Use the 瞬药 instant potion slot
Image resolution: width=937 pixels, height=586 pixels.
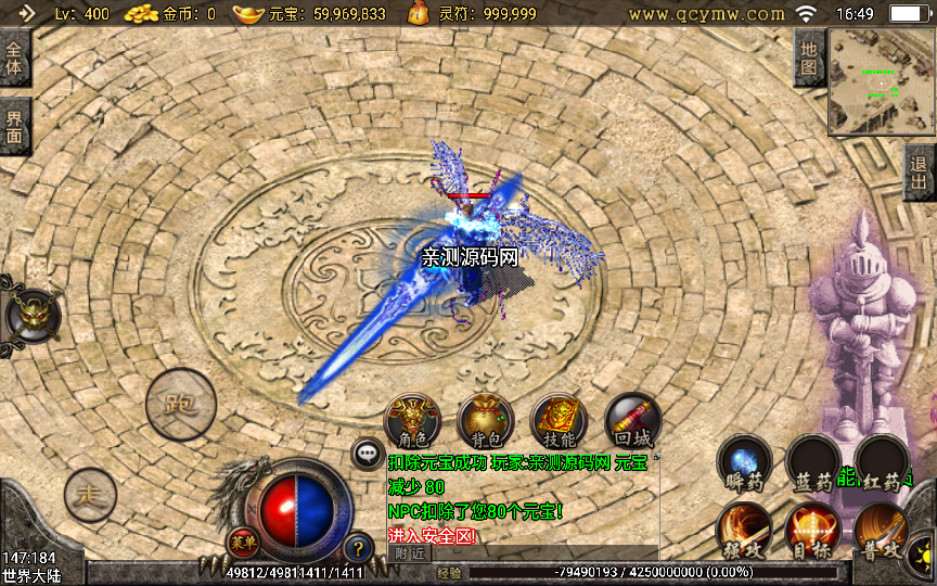click(744, 463)
